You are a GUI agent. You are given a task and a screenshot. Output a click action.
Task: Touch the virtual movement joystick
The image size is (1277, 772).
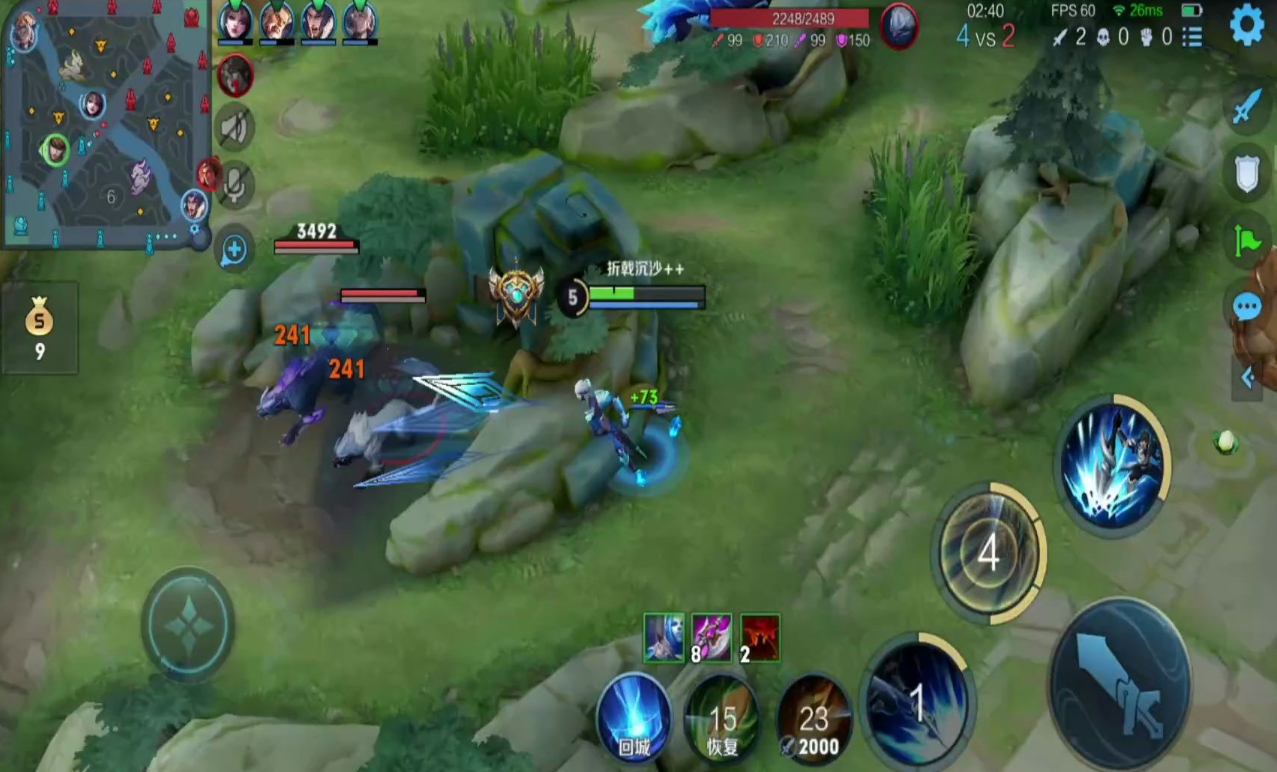coord(188,624)
